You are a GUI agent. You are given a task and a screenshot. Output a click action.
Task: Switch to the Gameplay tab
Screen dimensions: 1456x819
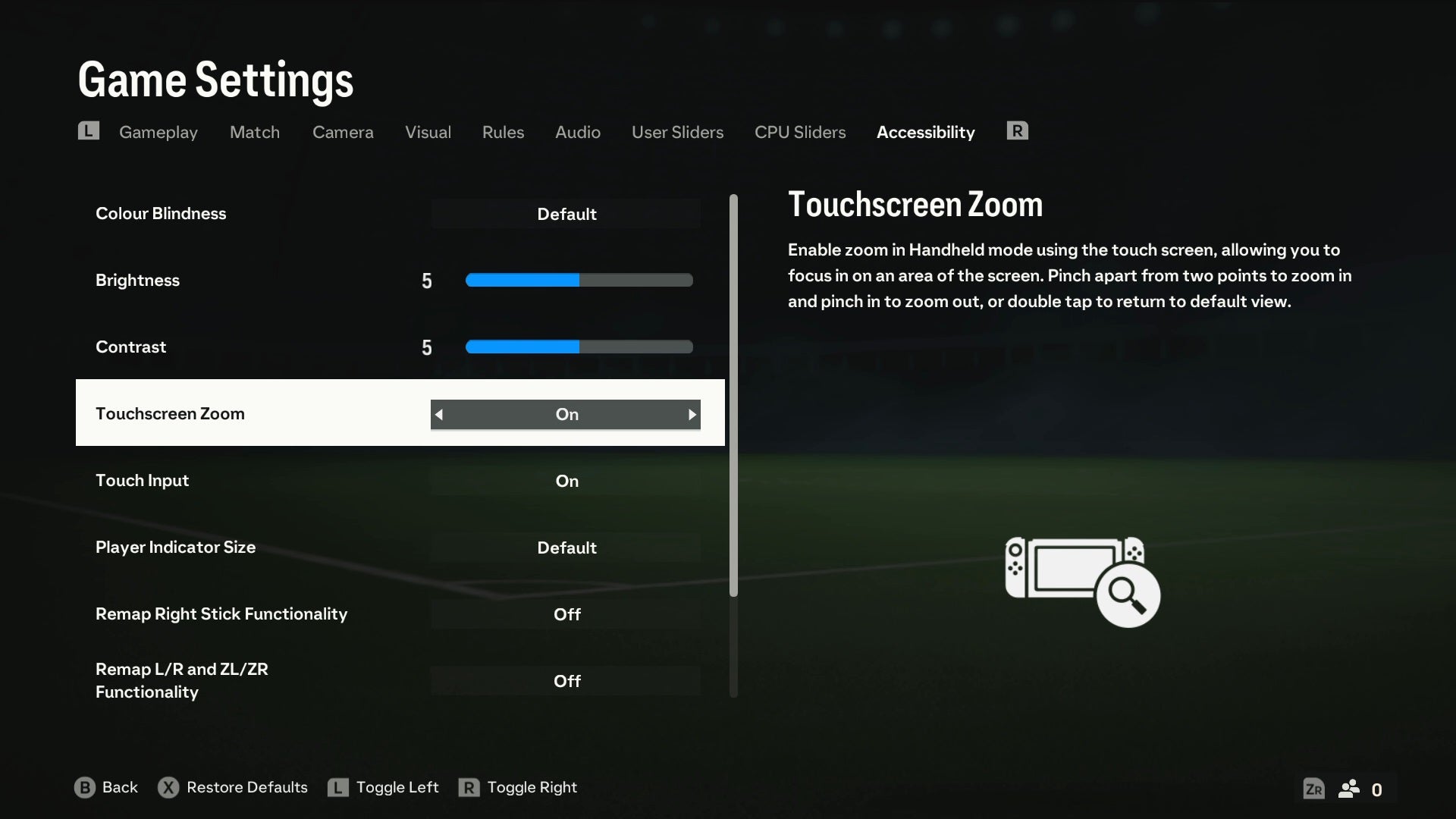point(158,132)
